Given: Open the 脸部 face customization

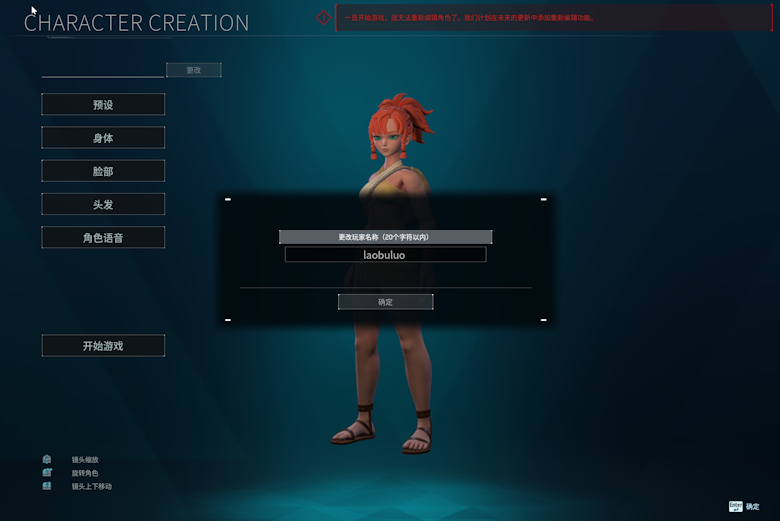Looking at the screenshot, I should tap(103, 171).
